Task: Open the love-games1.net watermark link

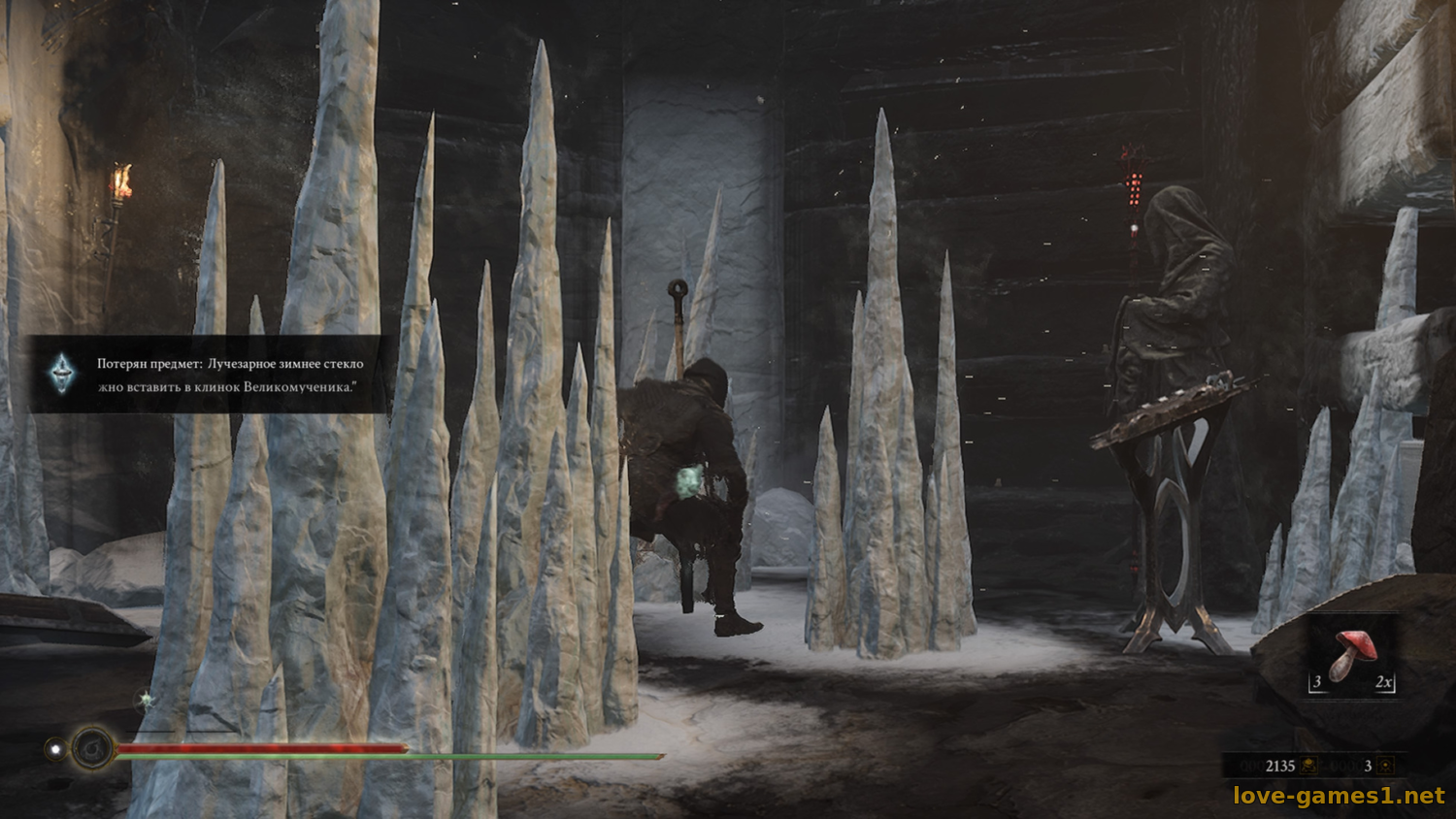Action: (x=1339, y=796)
